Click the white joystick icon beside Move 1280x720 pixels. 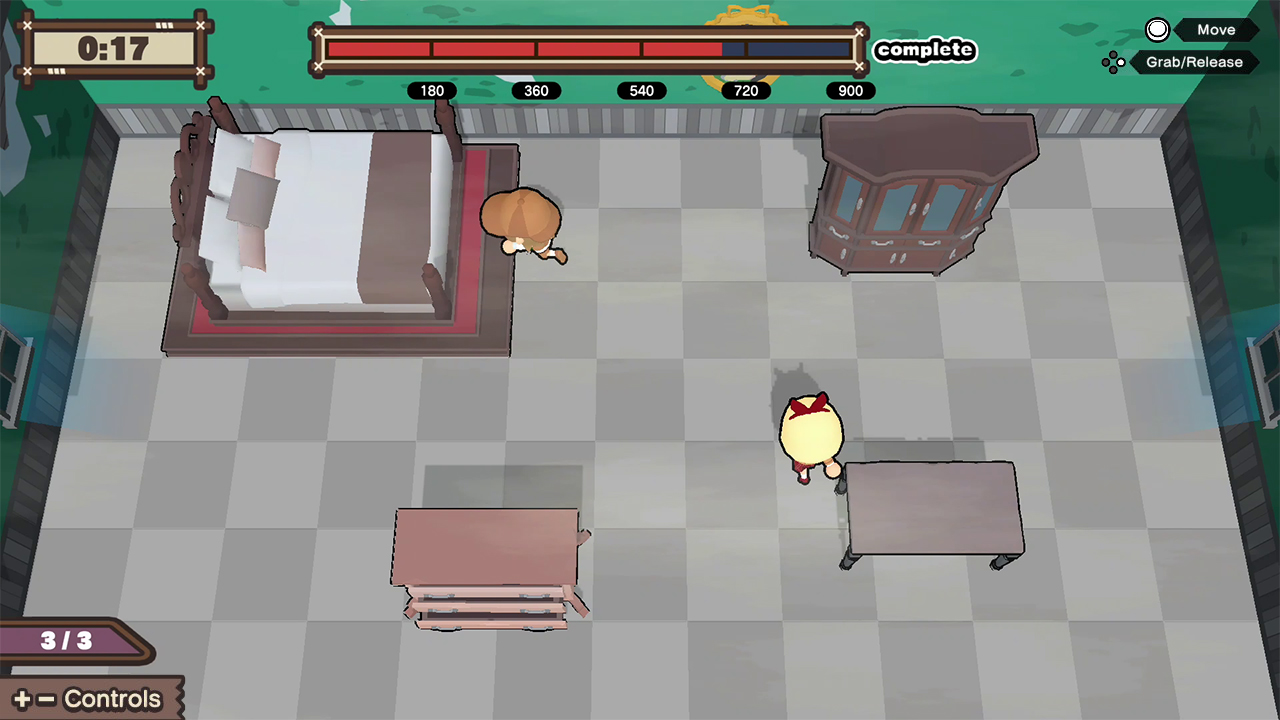(1157, 30)
